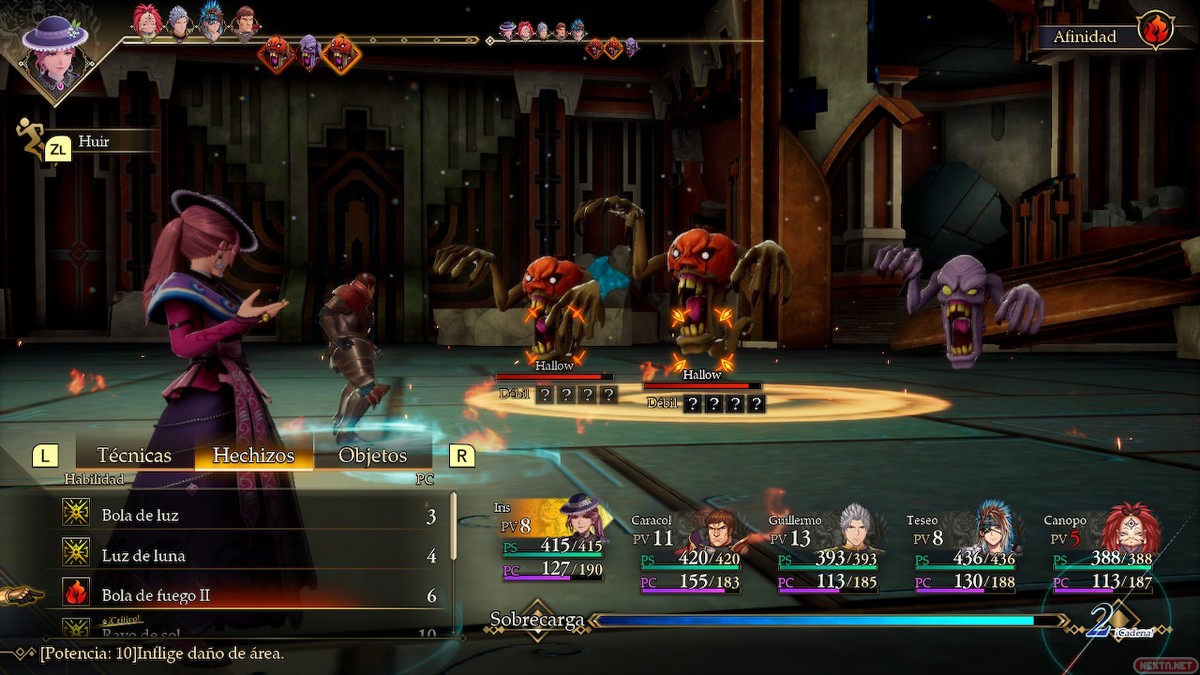1200x675 pixels.
Task: Switch to the Técnicas tab
Action: (x=133, y=455)
